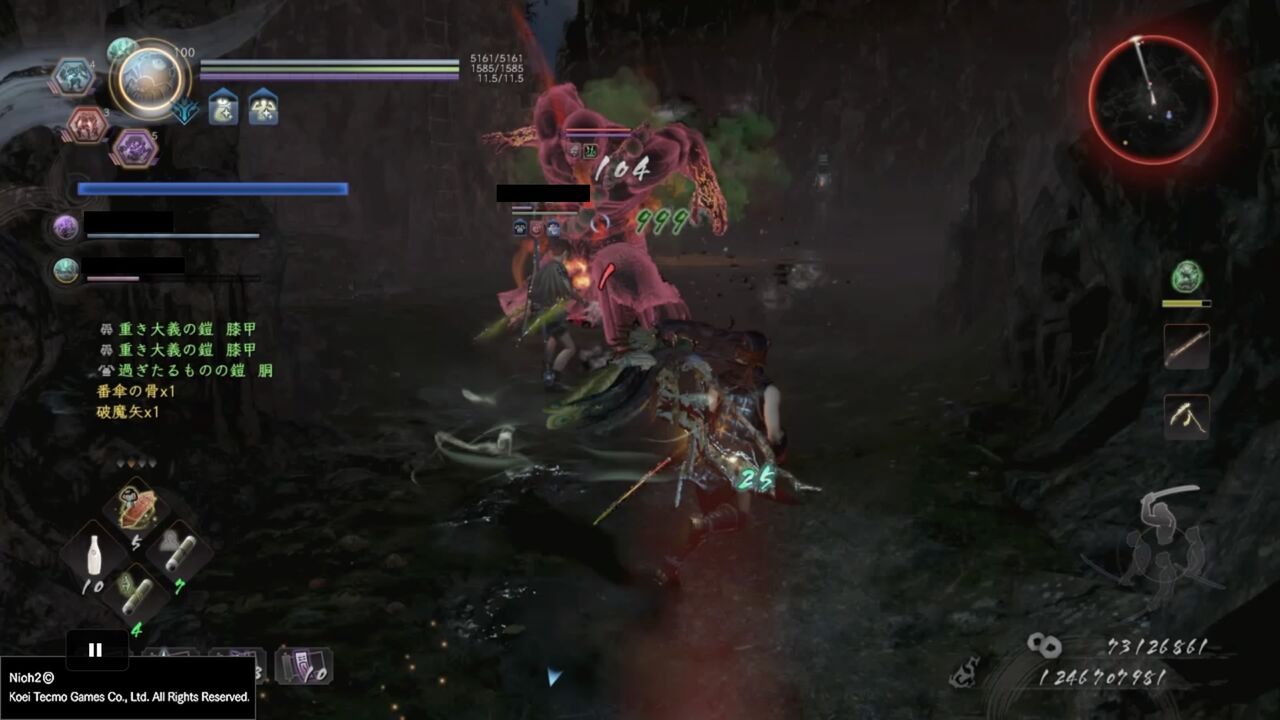This screenshot has width=1280, height=720.
Task: Click the elixir bottle item showing 10
Action: point(94,552)
